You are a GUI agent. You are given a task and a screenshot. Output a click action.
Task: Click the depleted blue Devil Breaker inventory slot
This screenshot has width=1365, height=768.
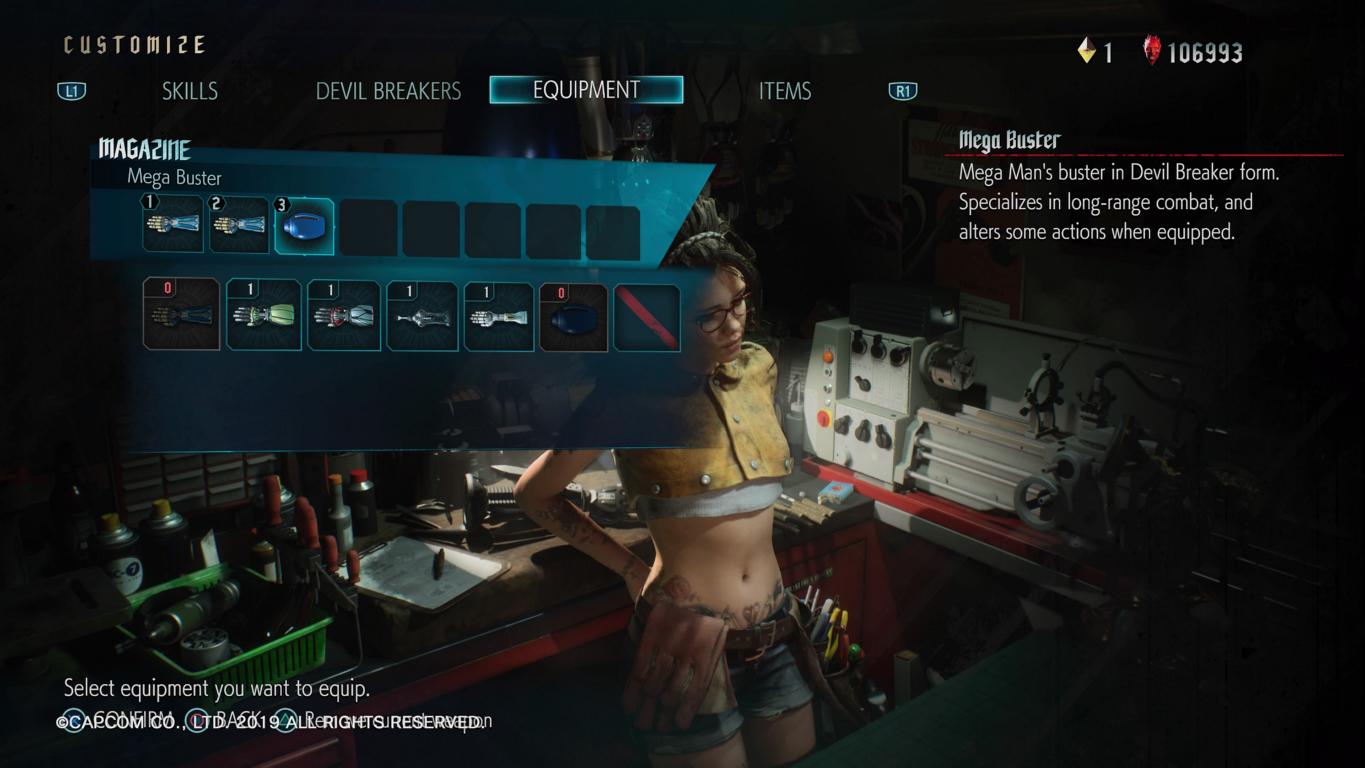(181, 315)
